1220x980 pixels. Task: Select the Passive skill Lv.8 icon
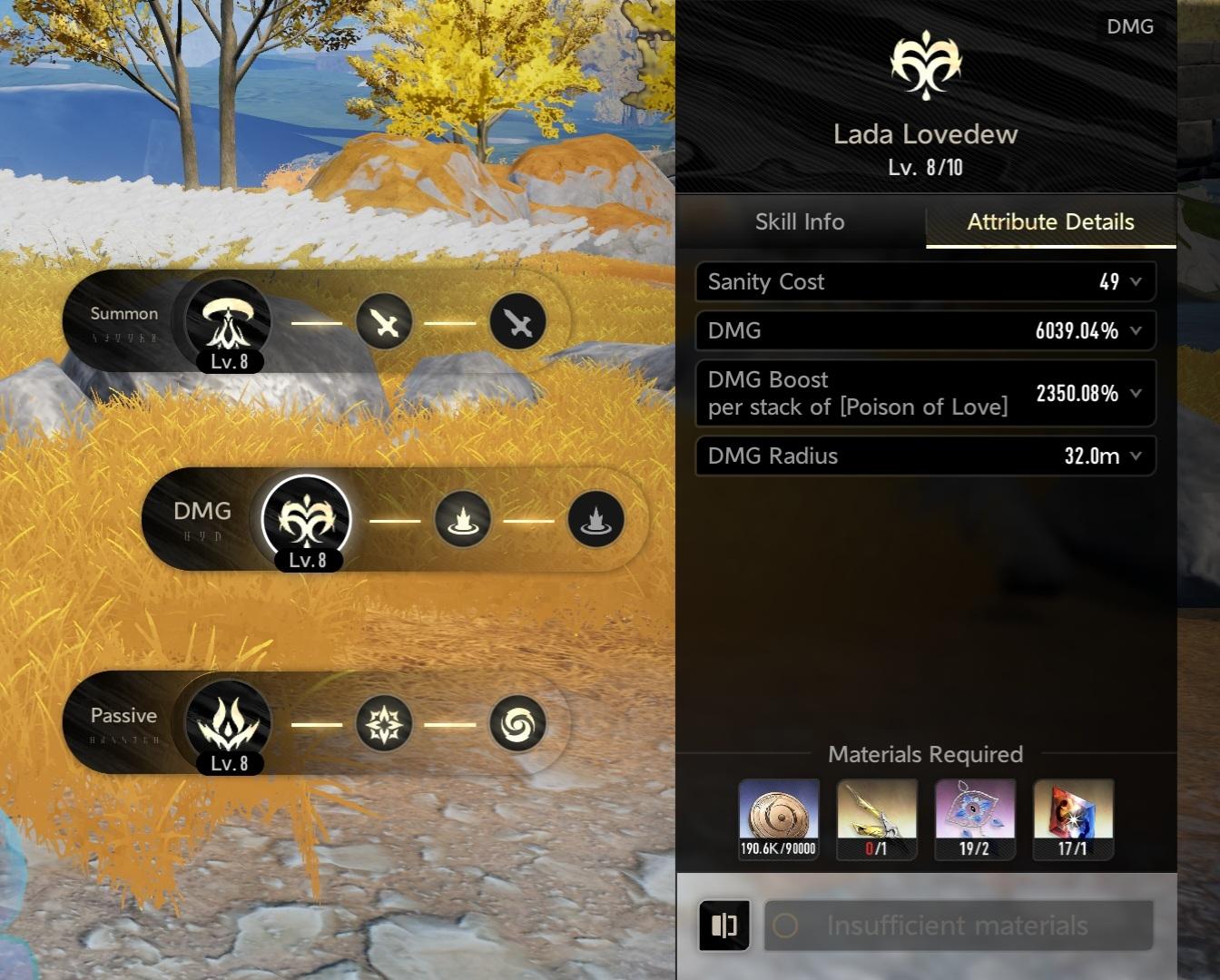click(228, 723)
